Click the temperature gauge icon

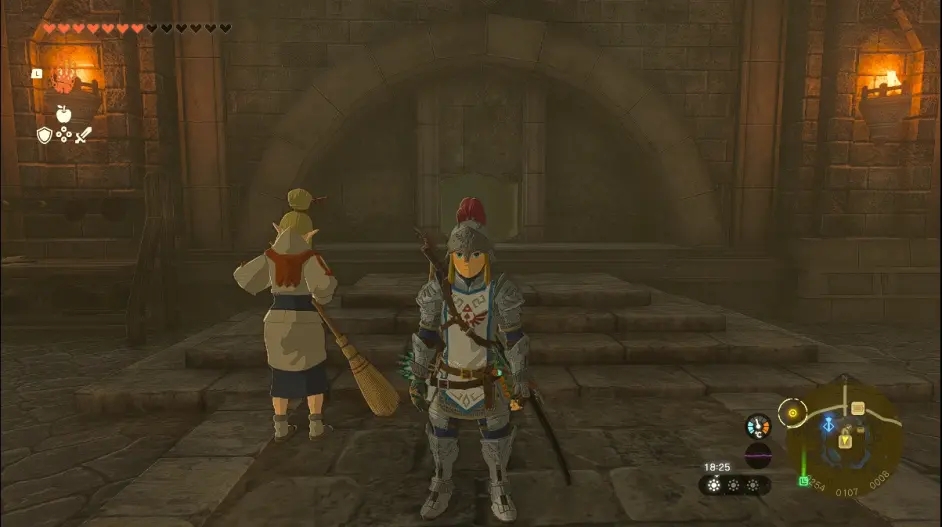click(758, 427)
